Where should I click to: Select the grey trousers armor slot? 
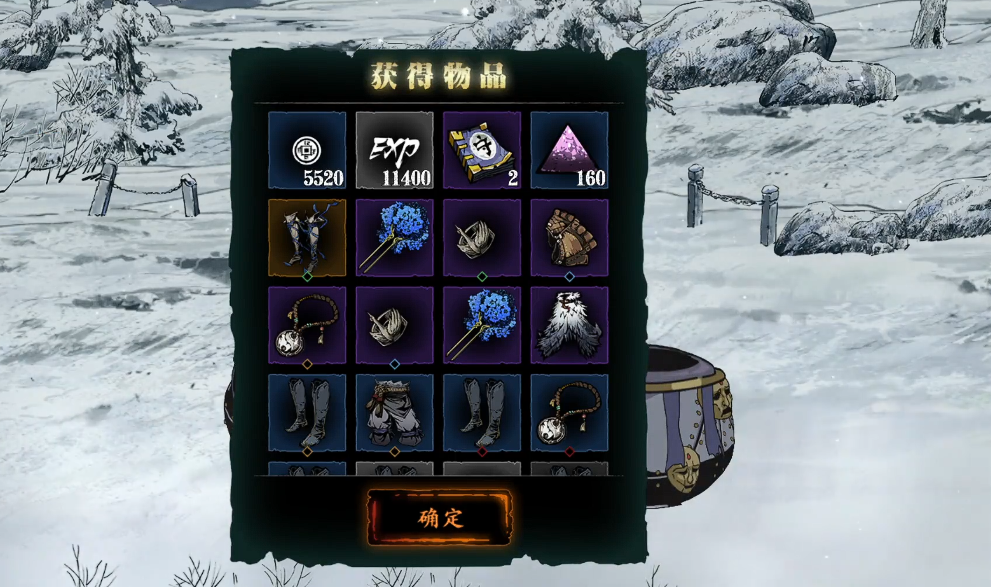click(394, 412)
